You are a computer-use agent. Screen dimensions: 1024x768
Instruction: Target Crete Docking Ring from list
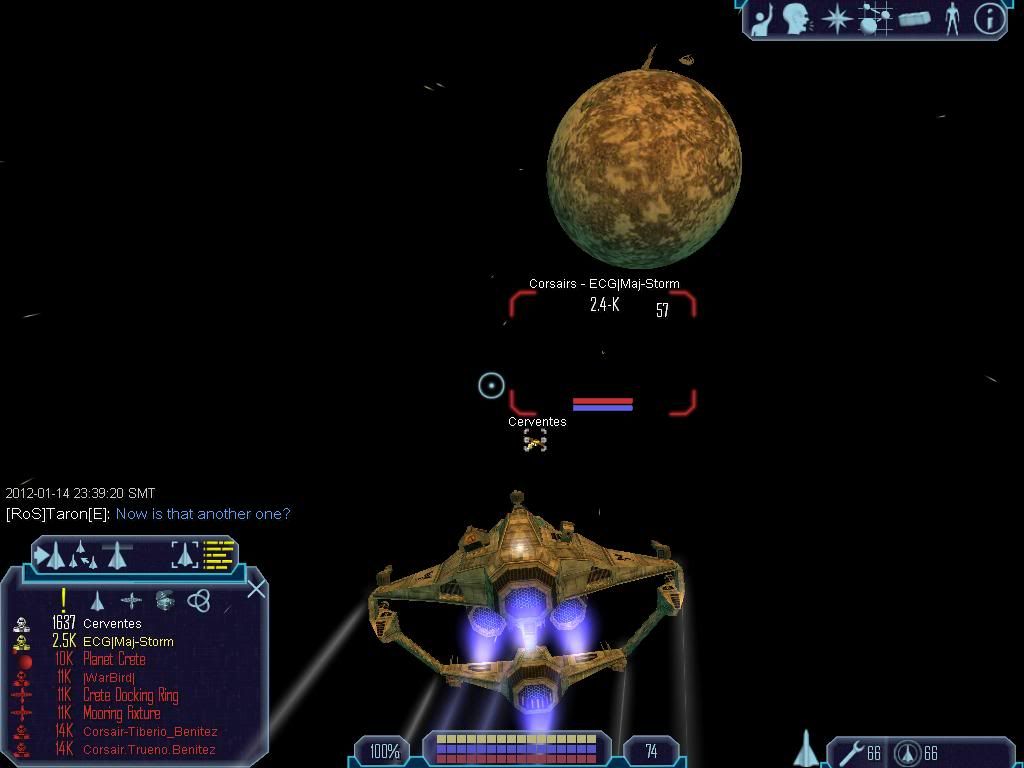point(130,696)
